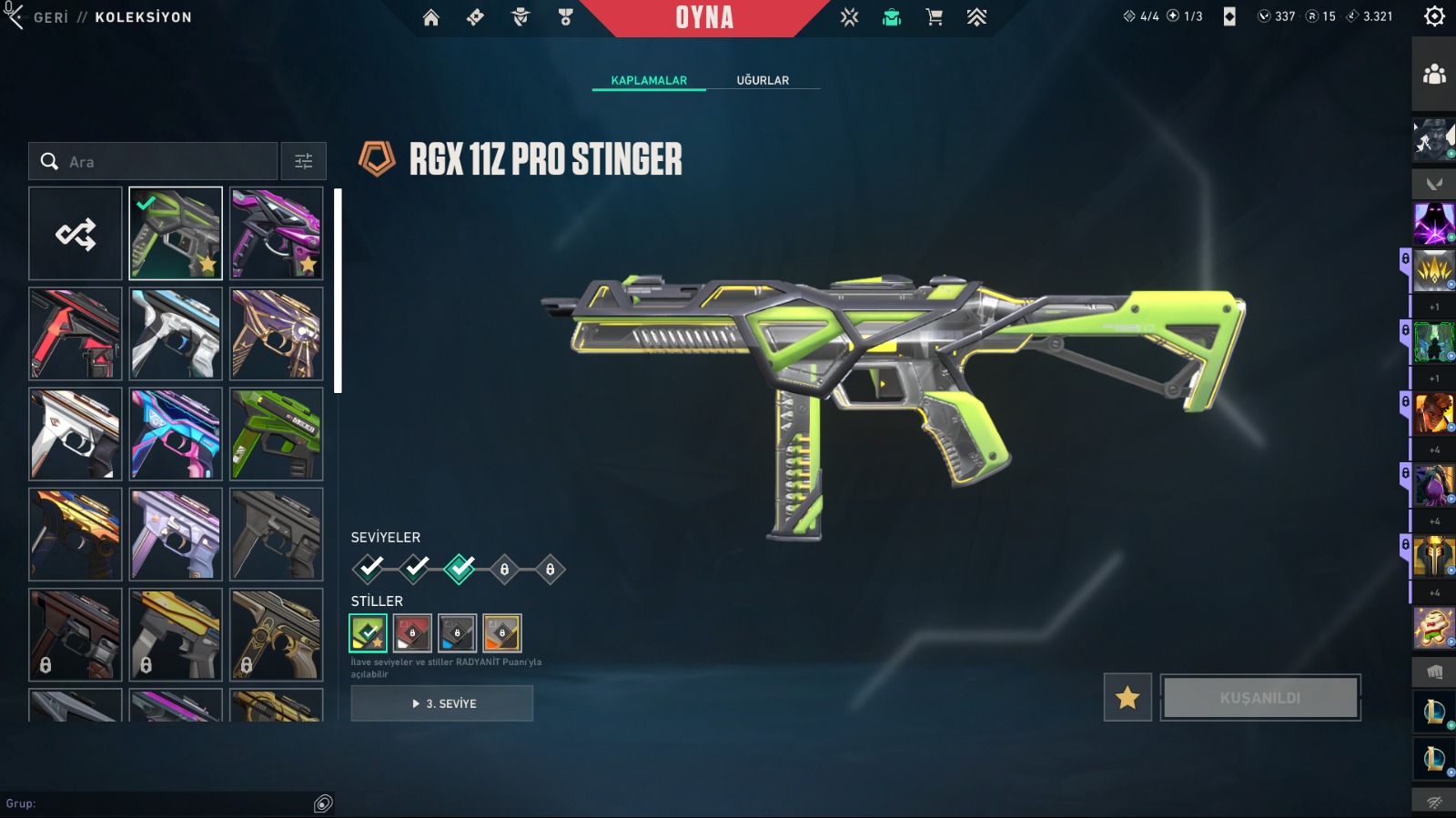The width and height of the screenshot is (1456, 818).
Task: Click the KUŞANILDI equip button
Action: point(1260,698)
